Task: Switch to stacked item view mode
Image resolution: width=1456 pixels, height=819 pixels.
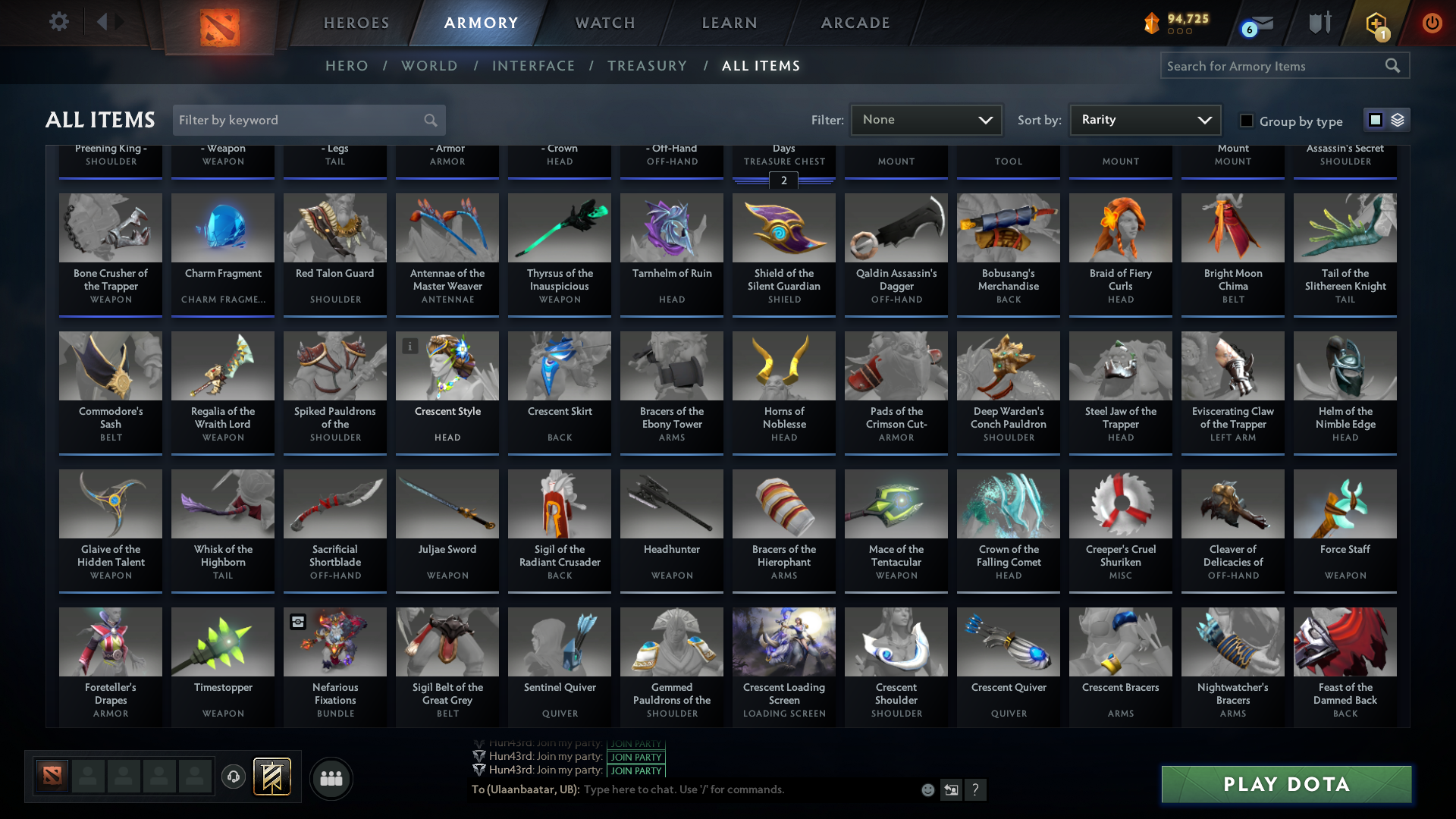Action: [1396, 120]
